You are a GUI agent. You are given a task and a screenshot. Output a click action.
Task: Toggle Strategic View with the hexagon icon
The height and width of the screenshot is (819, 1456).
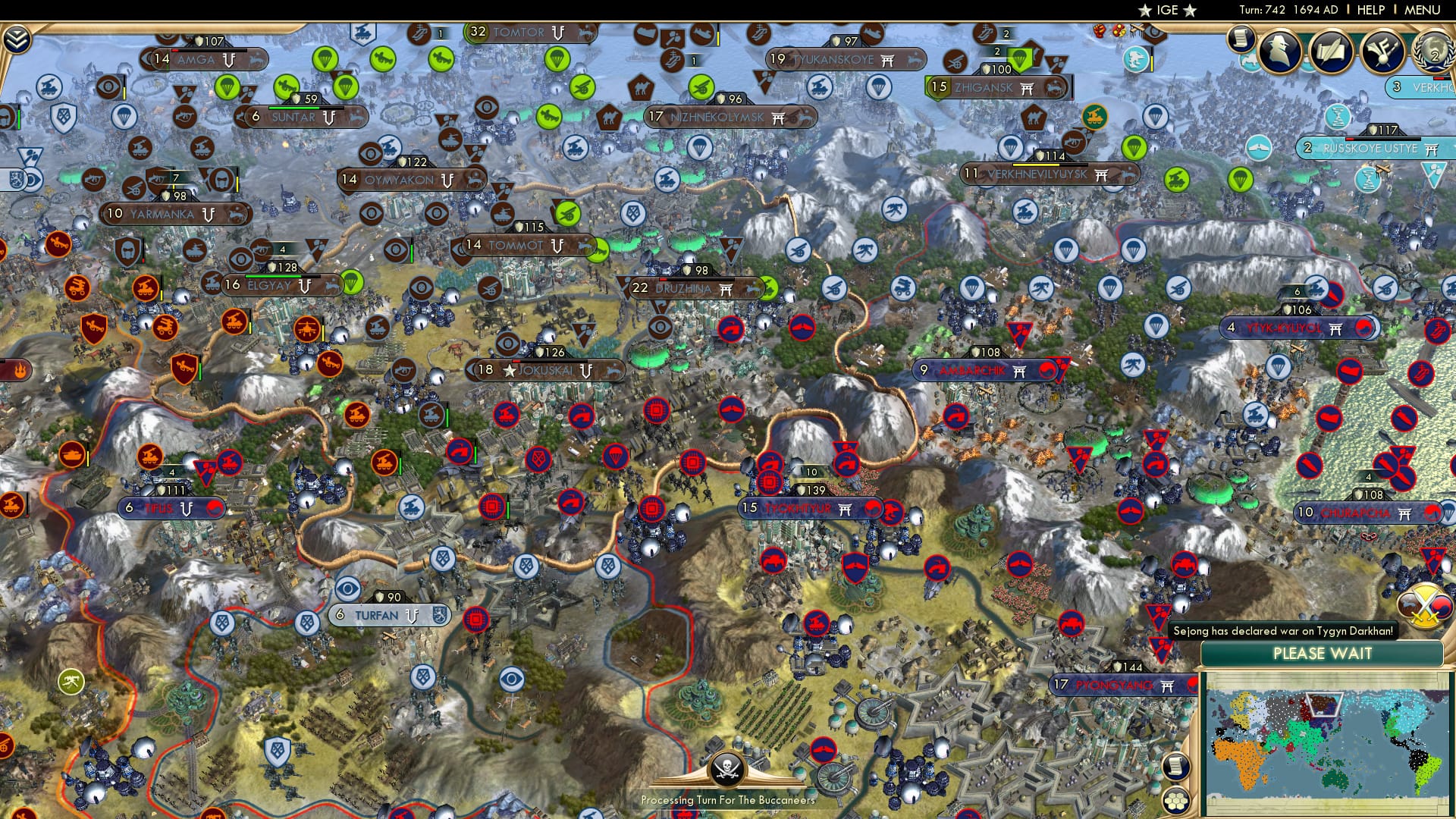click(x=1177, y=800)
